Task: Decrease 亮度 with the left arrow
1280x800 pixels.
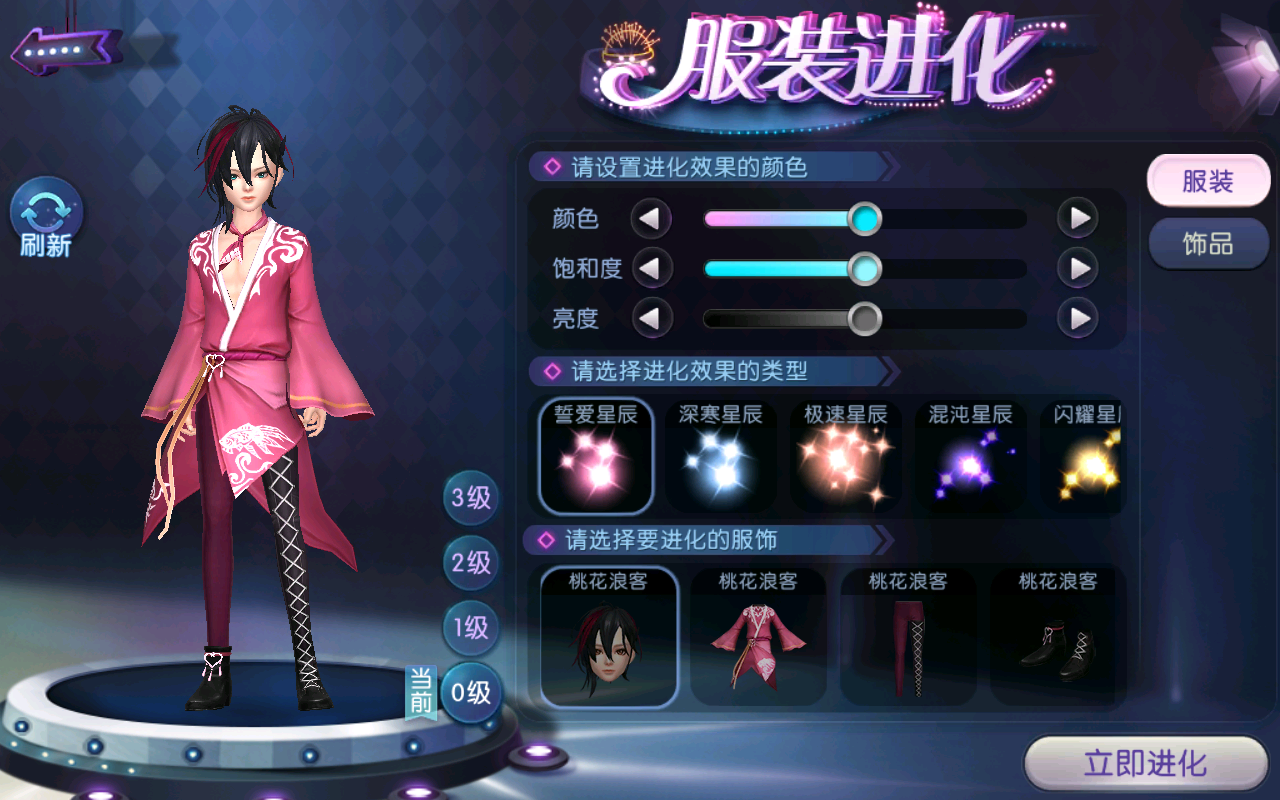Action: [x=651, y=319]
